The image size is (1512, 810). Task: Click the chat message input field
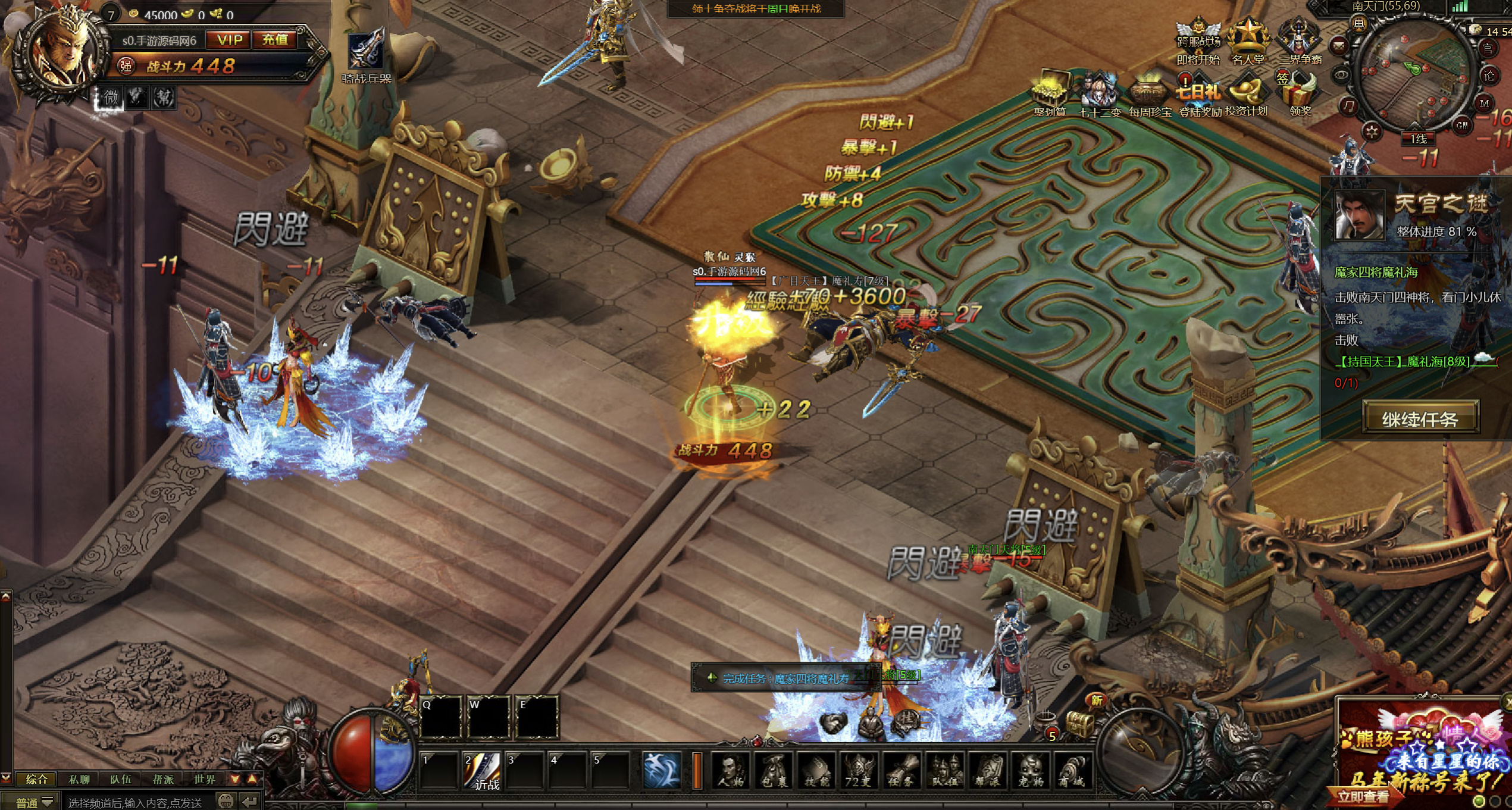[x=137, y=802]
